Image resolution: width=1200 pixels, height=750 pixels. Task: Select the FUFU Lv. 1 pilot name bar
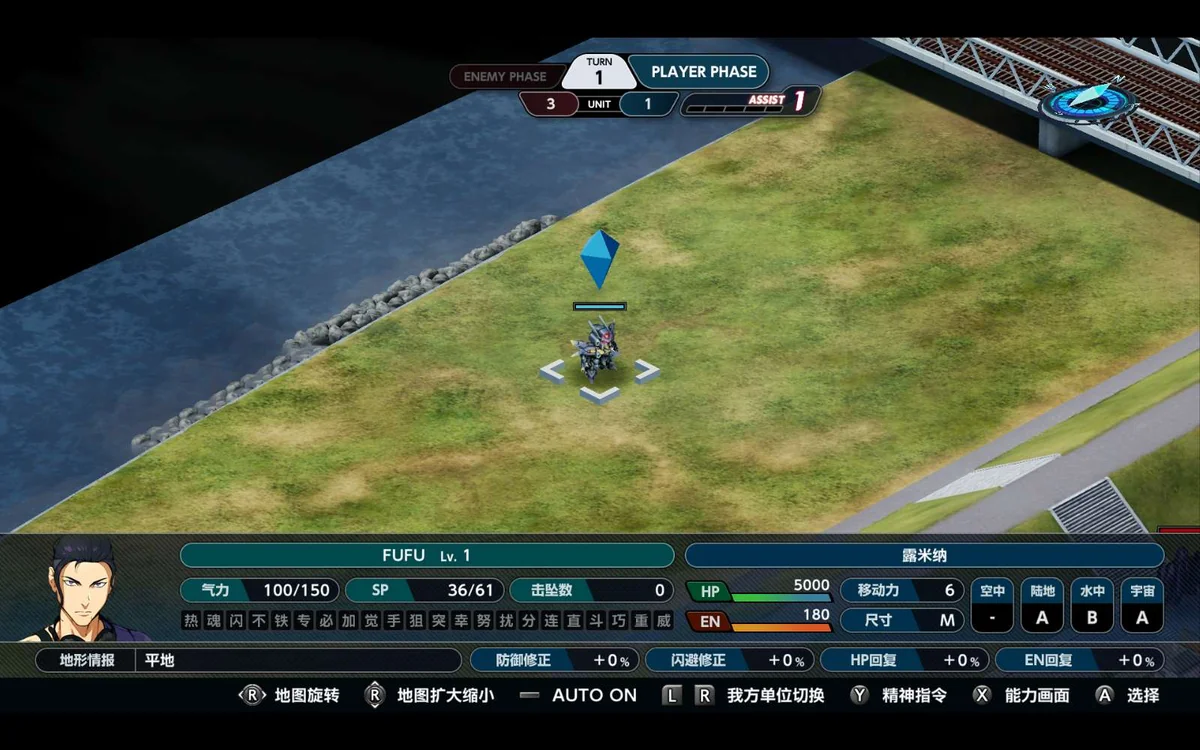427,556
